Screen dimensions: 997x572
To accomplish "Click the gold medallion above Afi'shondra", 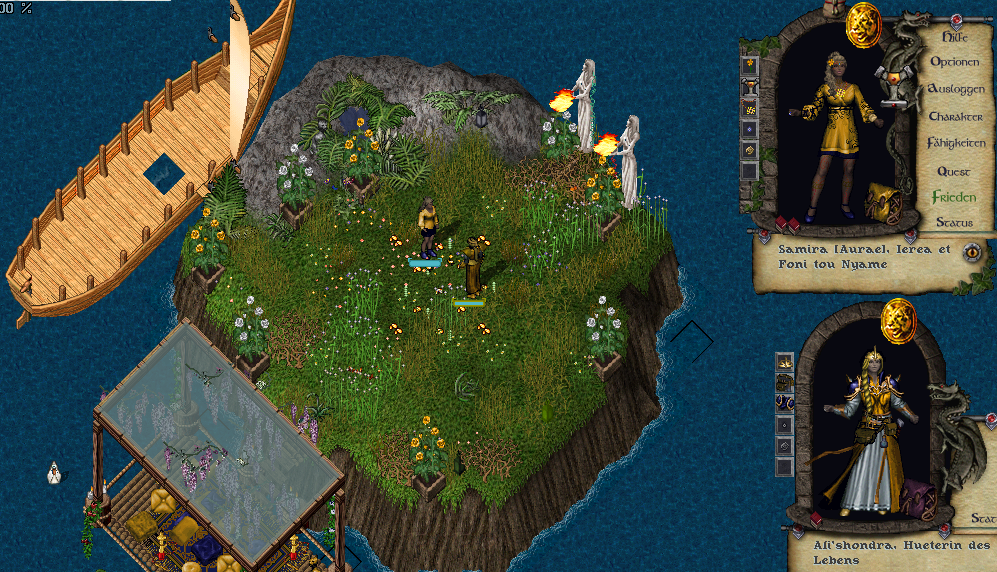I will coord(899,319).
